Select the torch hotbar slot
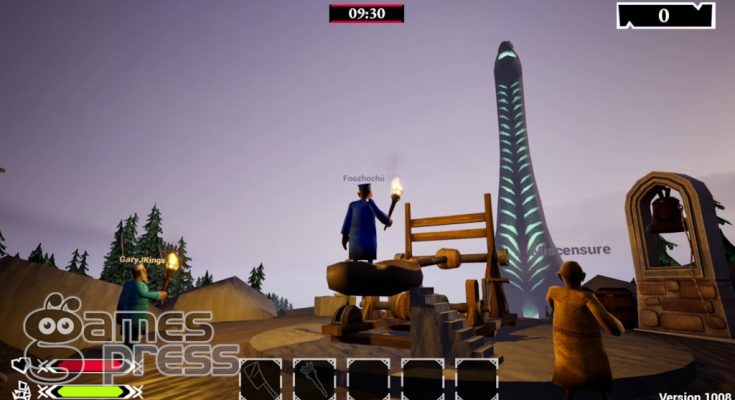The image size is (735, 400). pyautogui.click(x=314, y=380)
